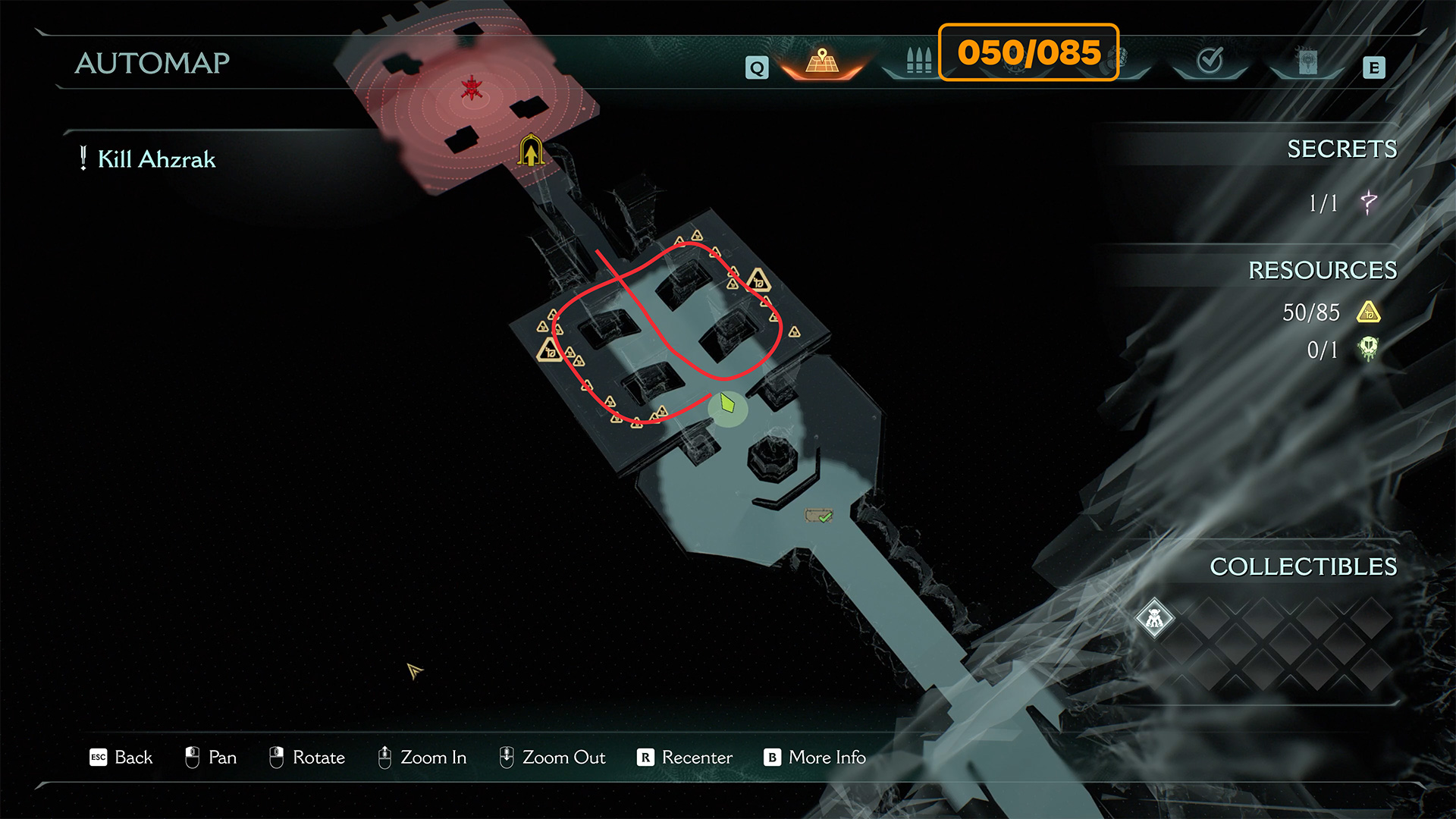Screen dimensions: 1456x819
Task: Select the red Ahzrak boss marker
Action: [x=472, y=89]
